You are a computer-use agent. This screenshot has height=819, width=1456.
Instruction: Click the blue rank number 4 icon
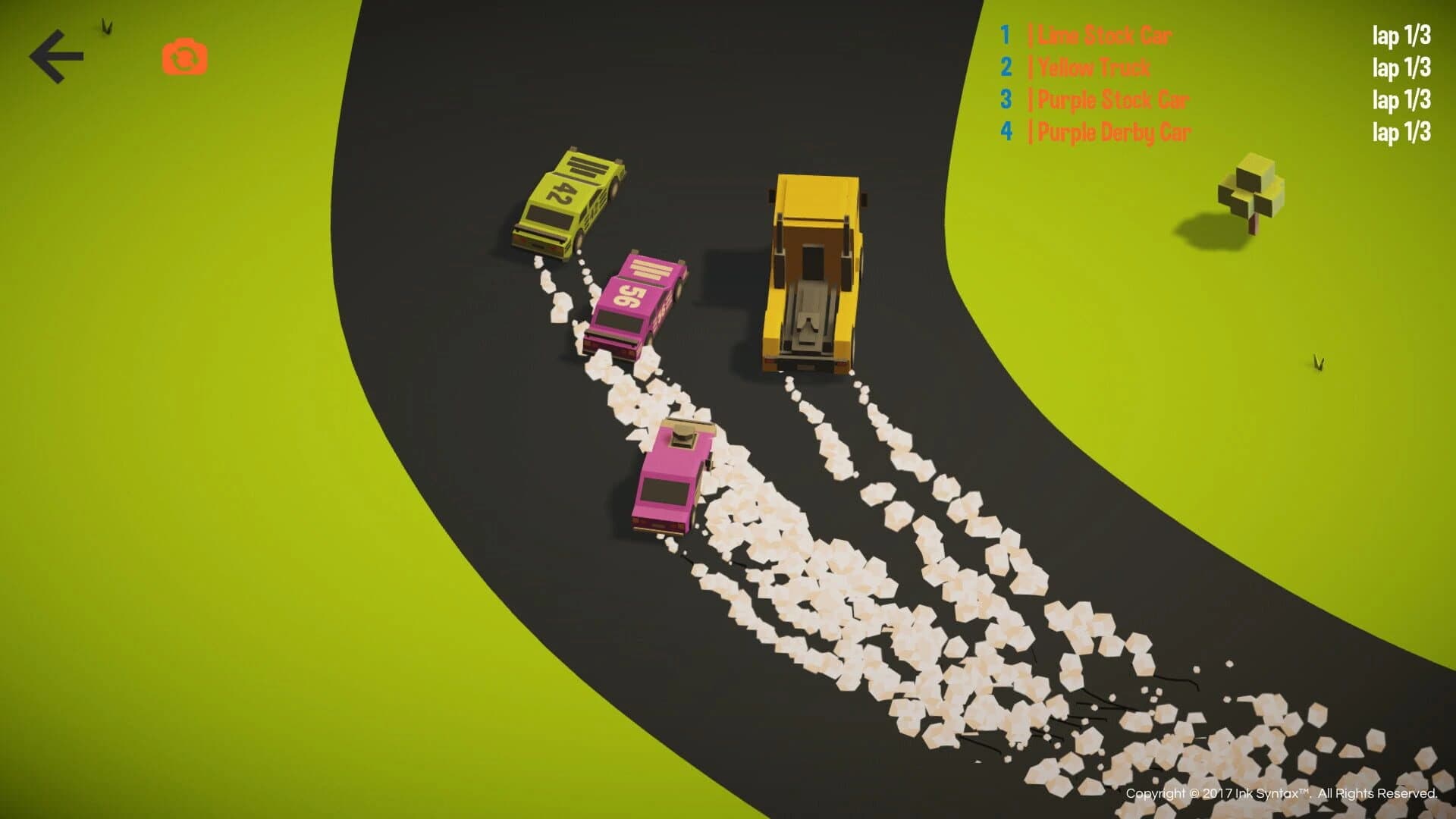point(1005,132)
